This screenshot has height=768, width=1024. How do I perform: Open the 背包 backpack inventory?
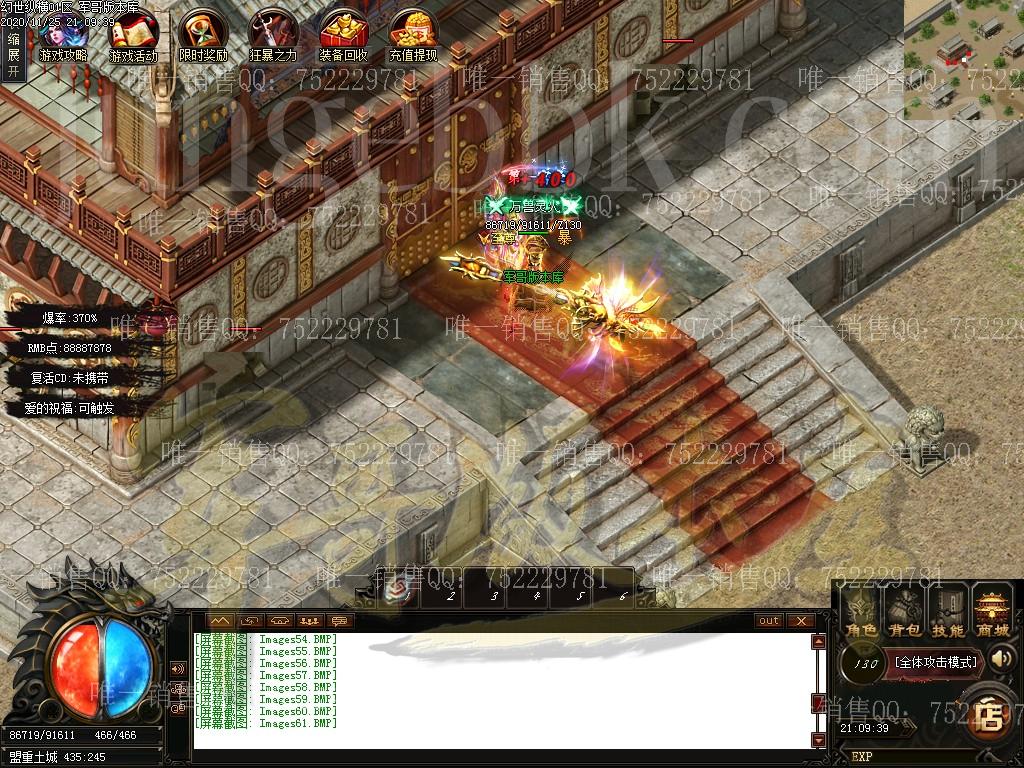[x=904, y=612]
